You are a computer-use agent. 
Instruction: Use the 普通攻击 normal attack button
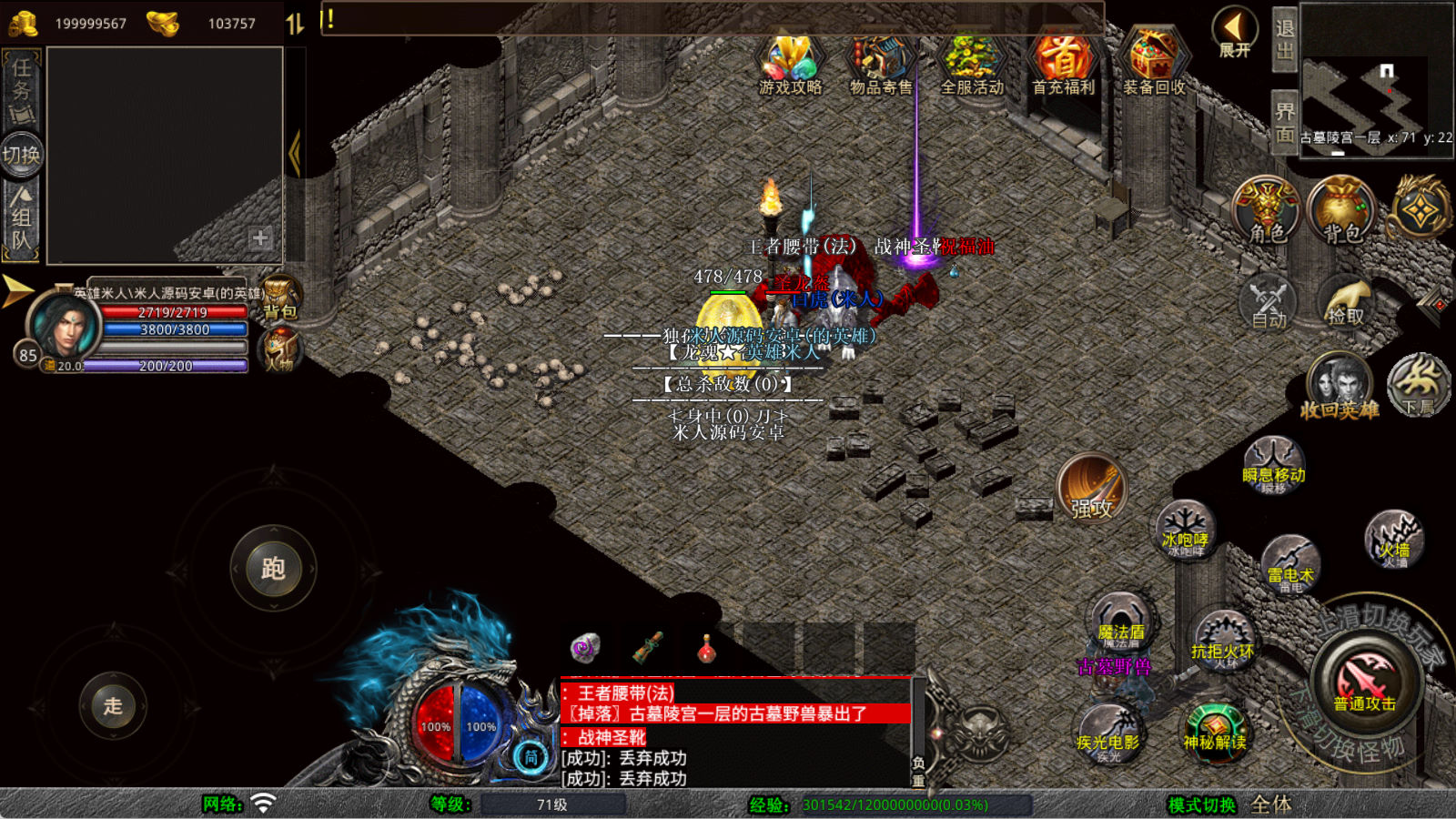point(1365,682)
